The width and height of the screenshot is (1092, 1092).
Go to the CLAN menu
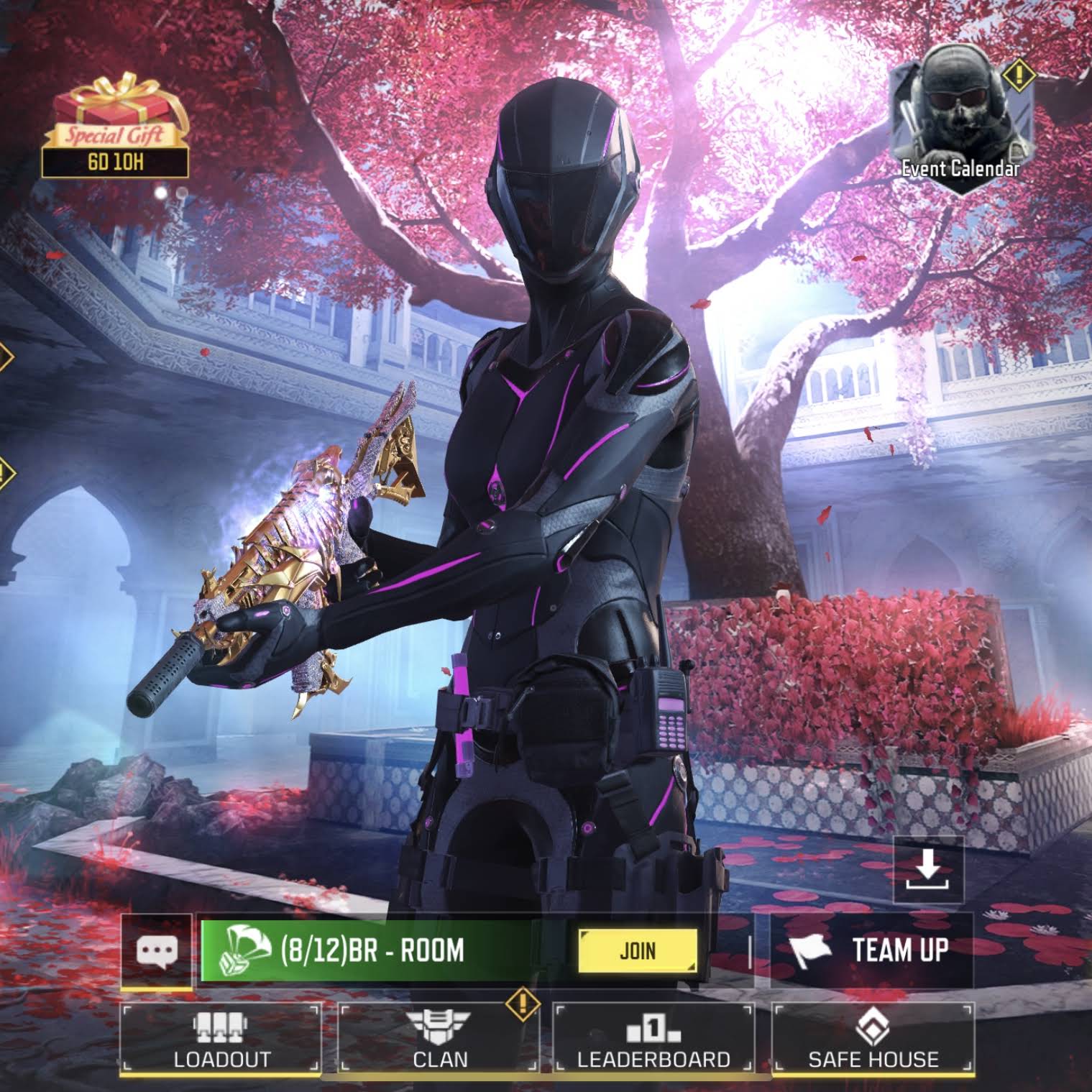coord(439,1039)
